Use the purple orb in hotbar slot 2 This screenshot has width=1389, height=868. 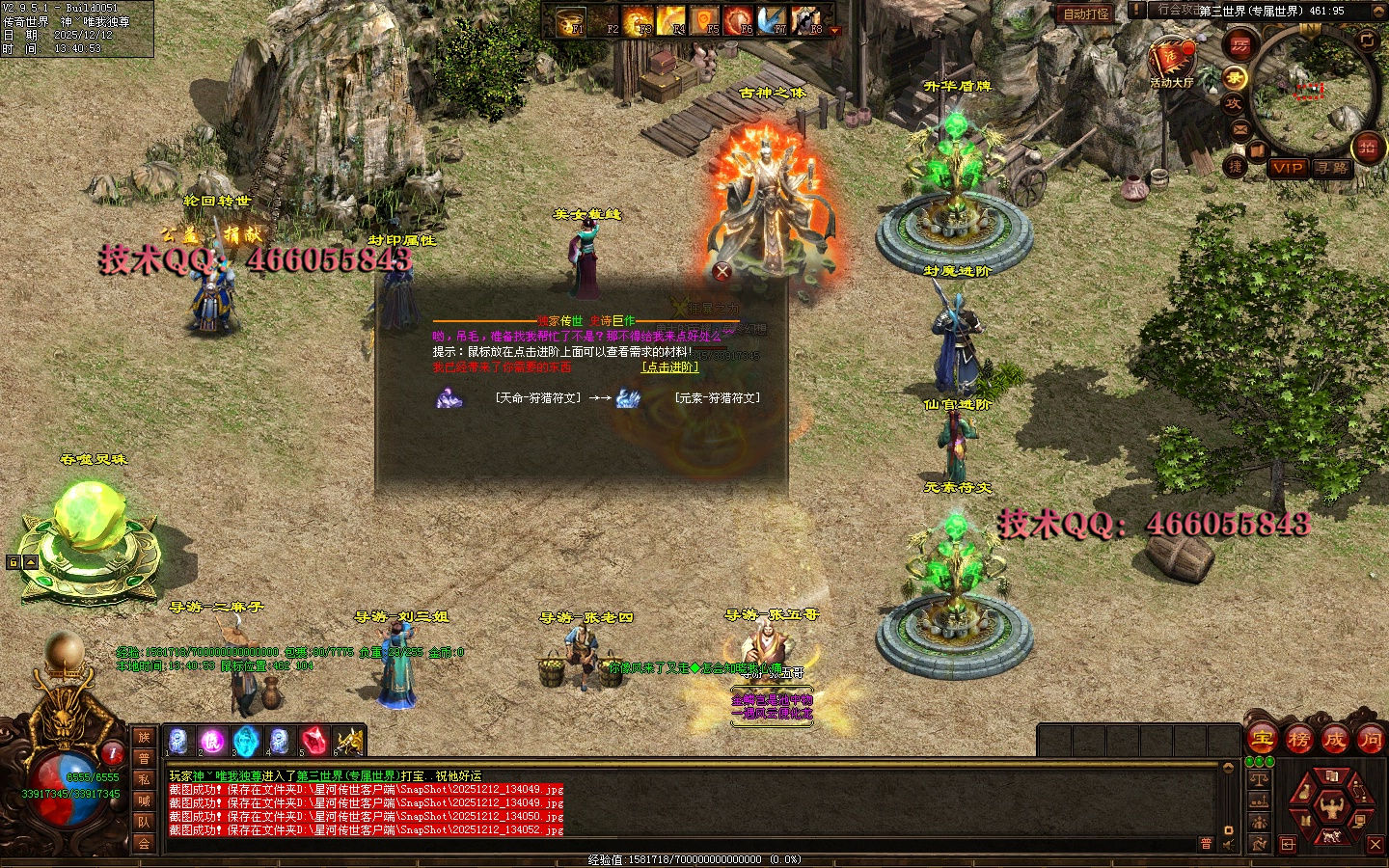212,741
